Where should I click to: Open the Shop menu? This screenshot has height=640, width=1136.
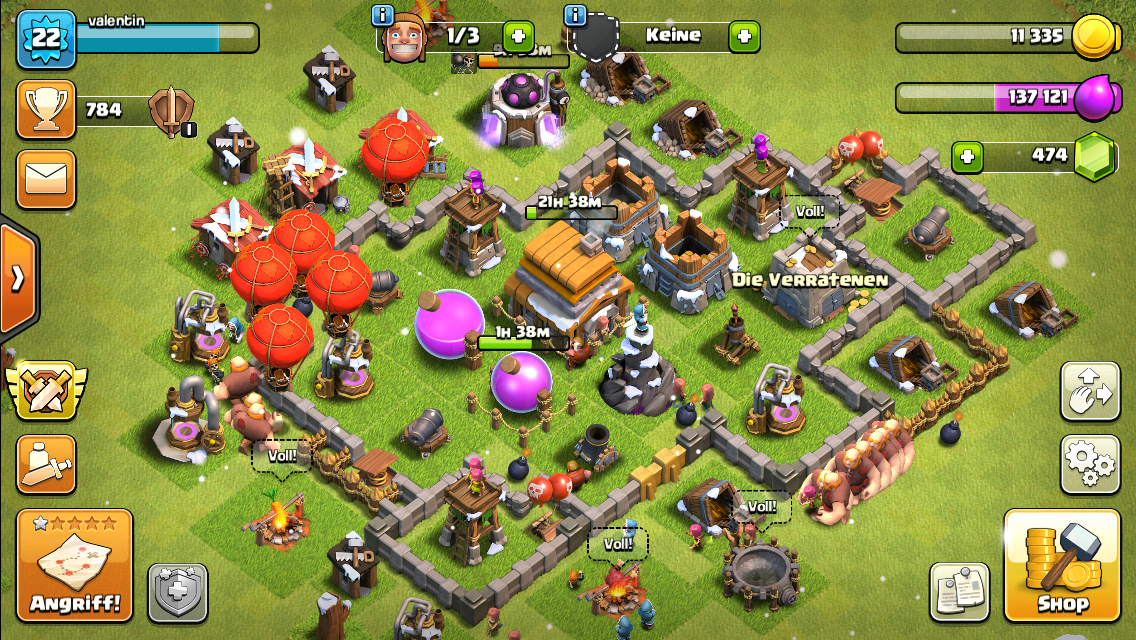pyautogui.click(x=1062, y=565)
